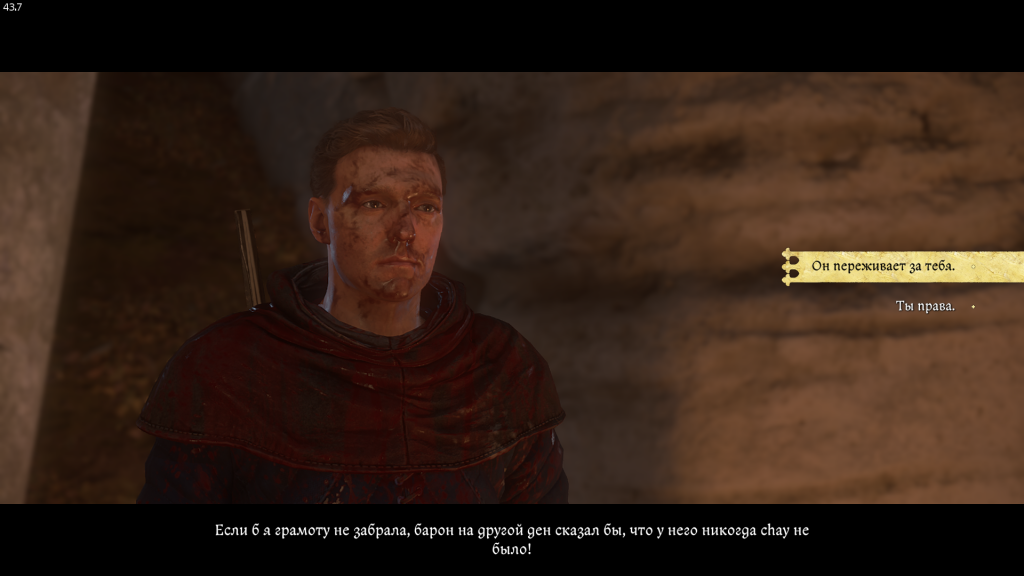Screen dimensions: 1024x576
Task: Select the dialogue option "Ты права."
Action: 925,306
